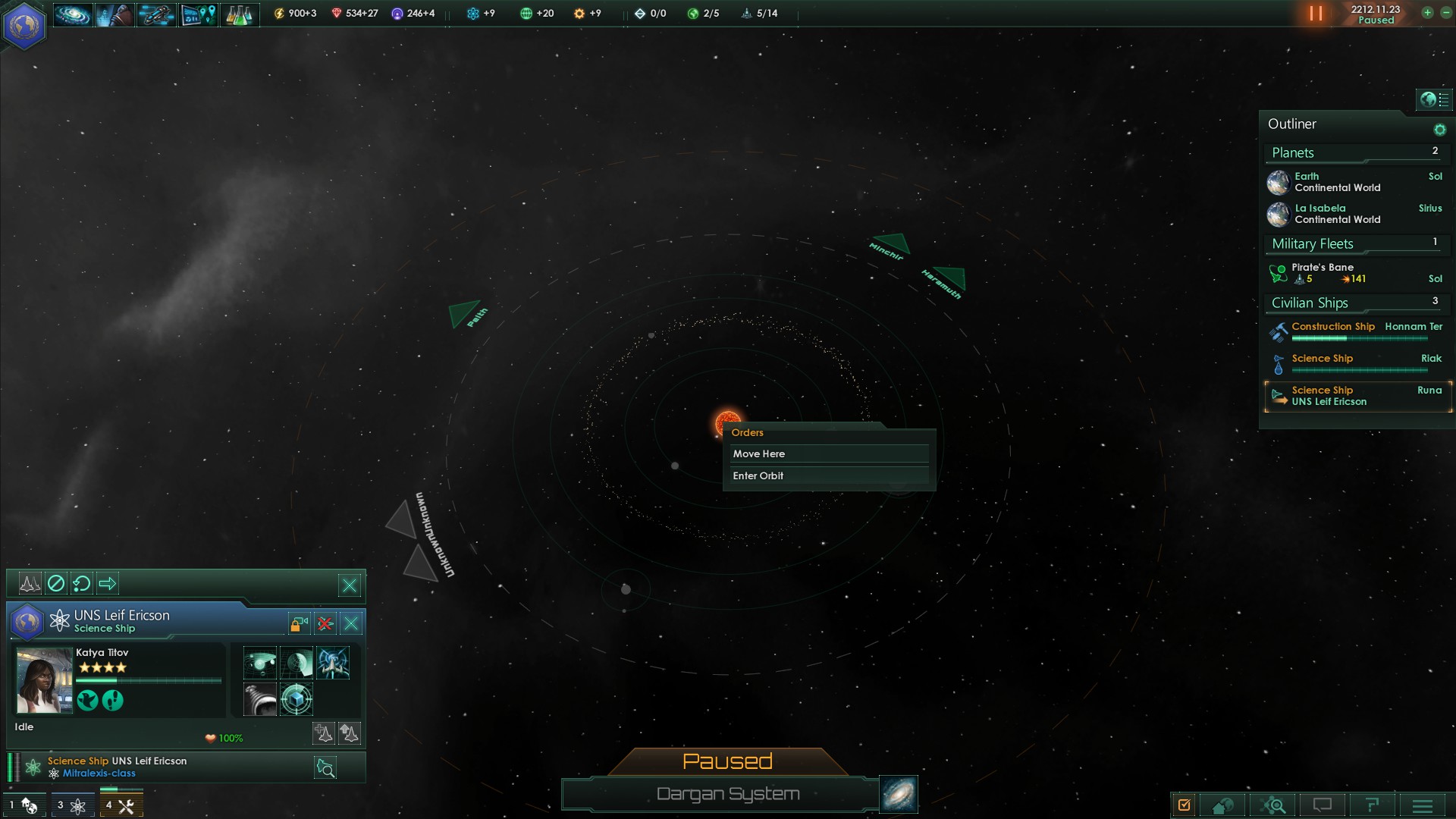Open the main menu hamburger button
The image size is (1456, 819).
click(1423, 805)
